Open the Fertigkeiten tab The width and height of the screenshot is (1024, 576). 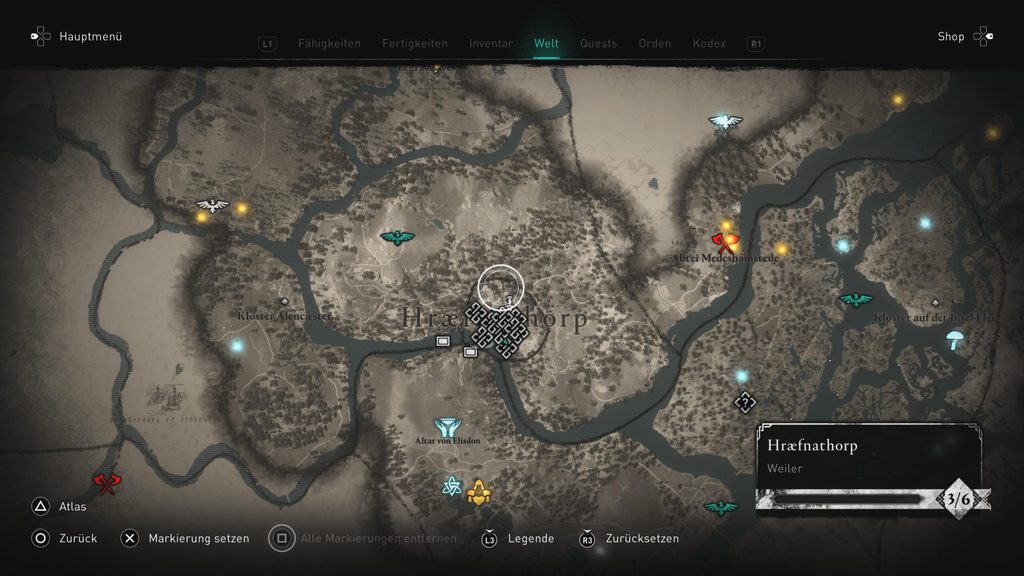pos(413,43)
